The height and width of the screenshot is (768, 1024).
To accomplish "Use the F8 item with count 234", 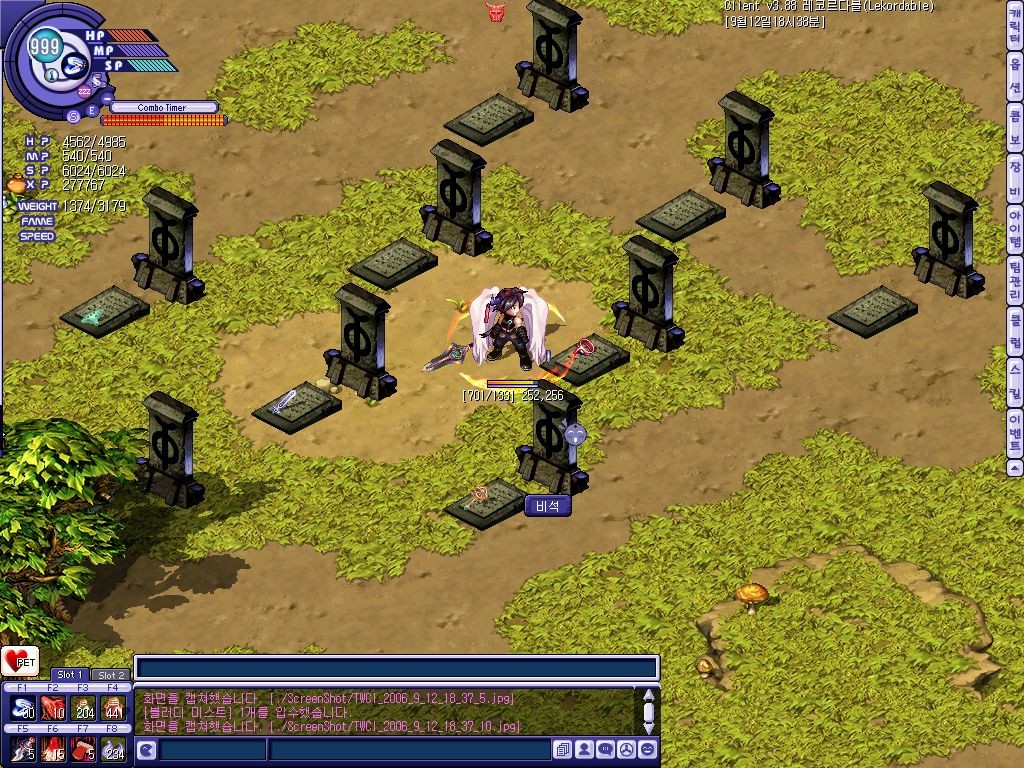I will coord(115,749).
